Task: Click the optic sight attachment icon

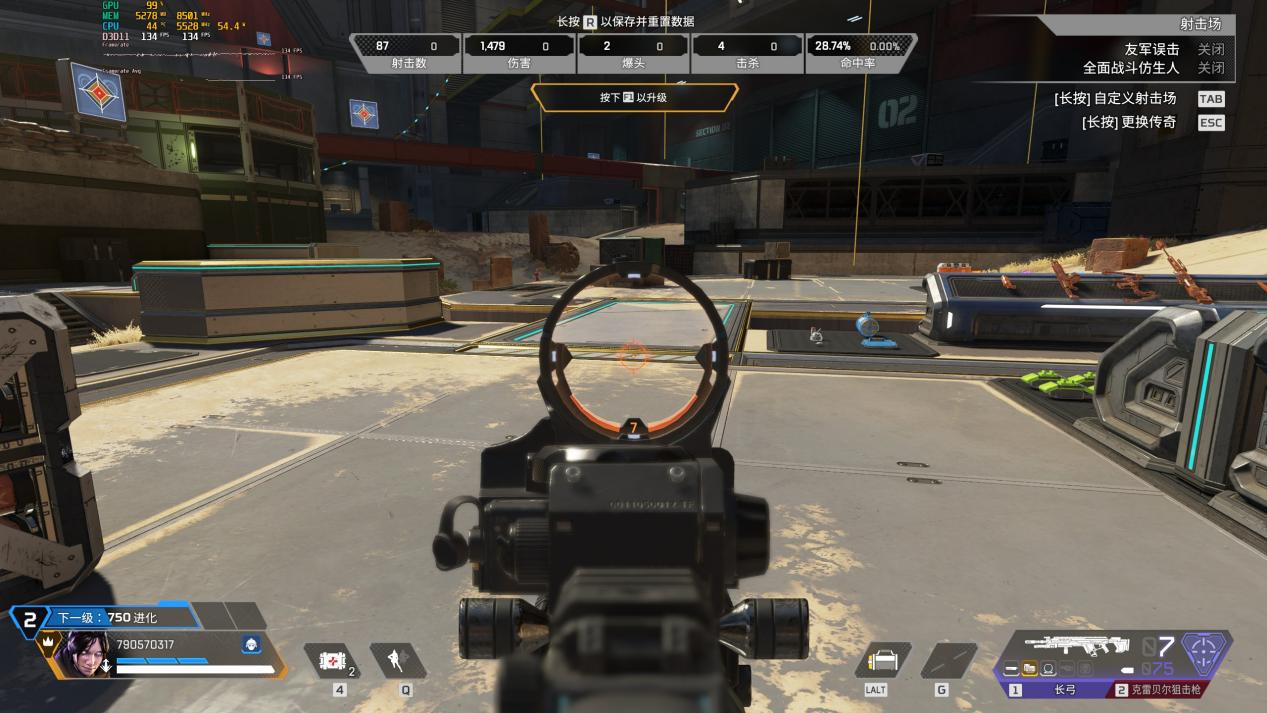Action: click(1048, 669)
